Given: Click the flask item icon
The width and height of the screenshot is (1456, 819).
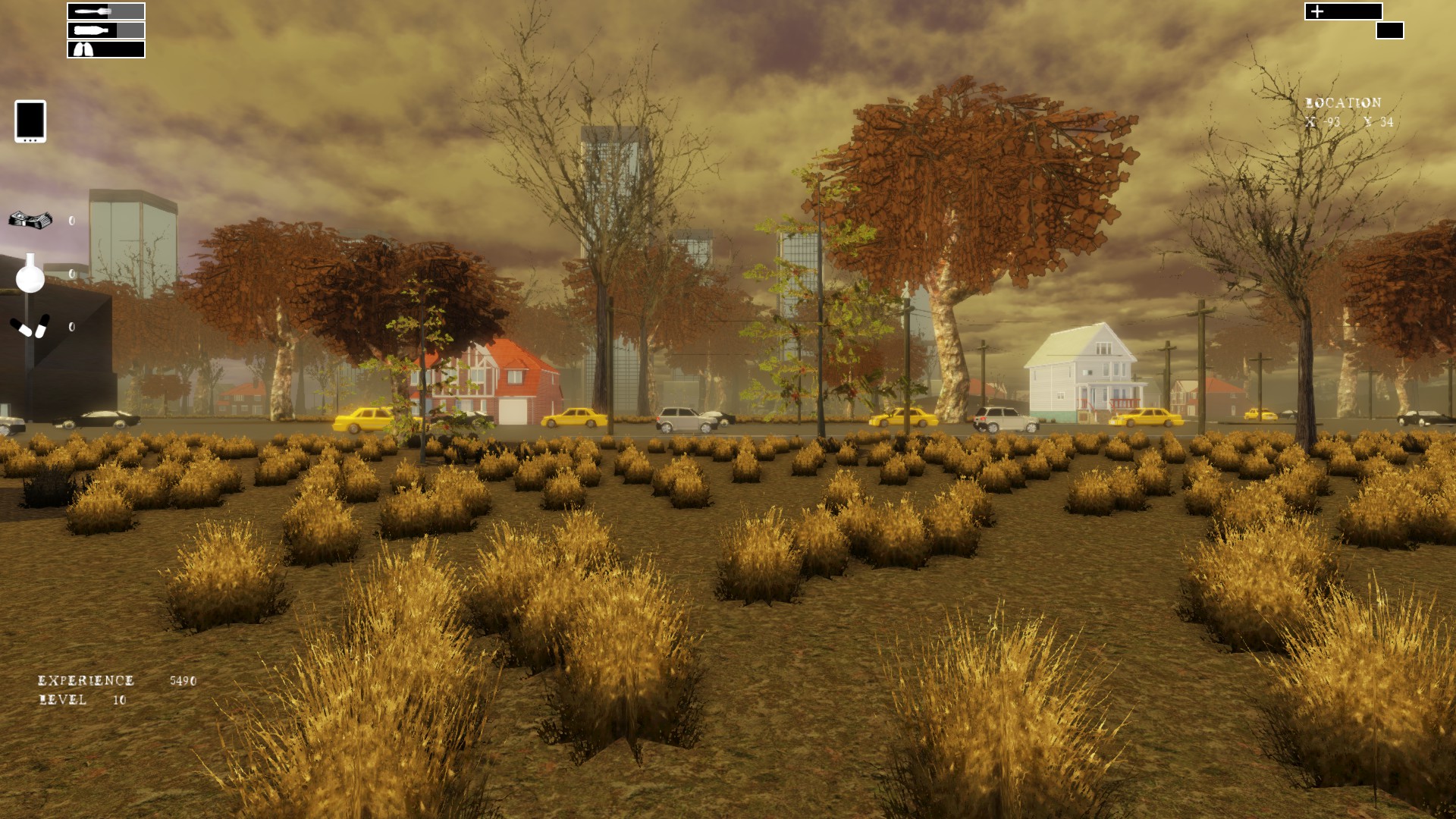Looking at the screenshot, I should (x=30, y=277).
